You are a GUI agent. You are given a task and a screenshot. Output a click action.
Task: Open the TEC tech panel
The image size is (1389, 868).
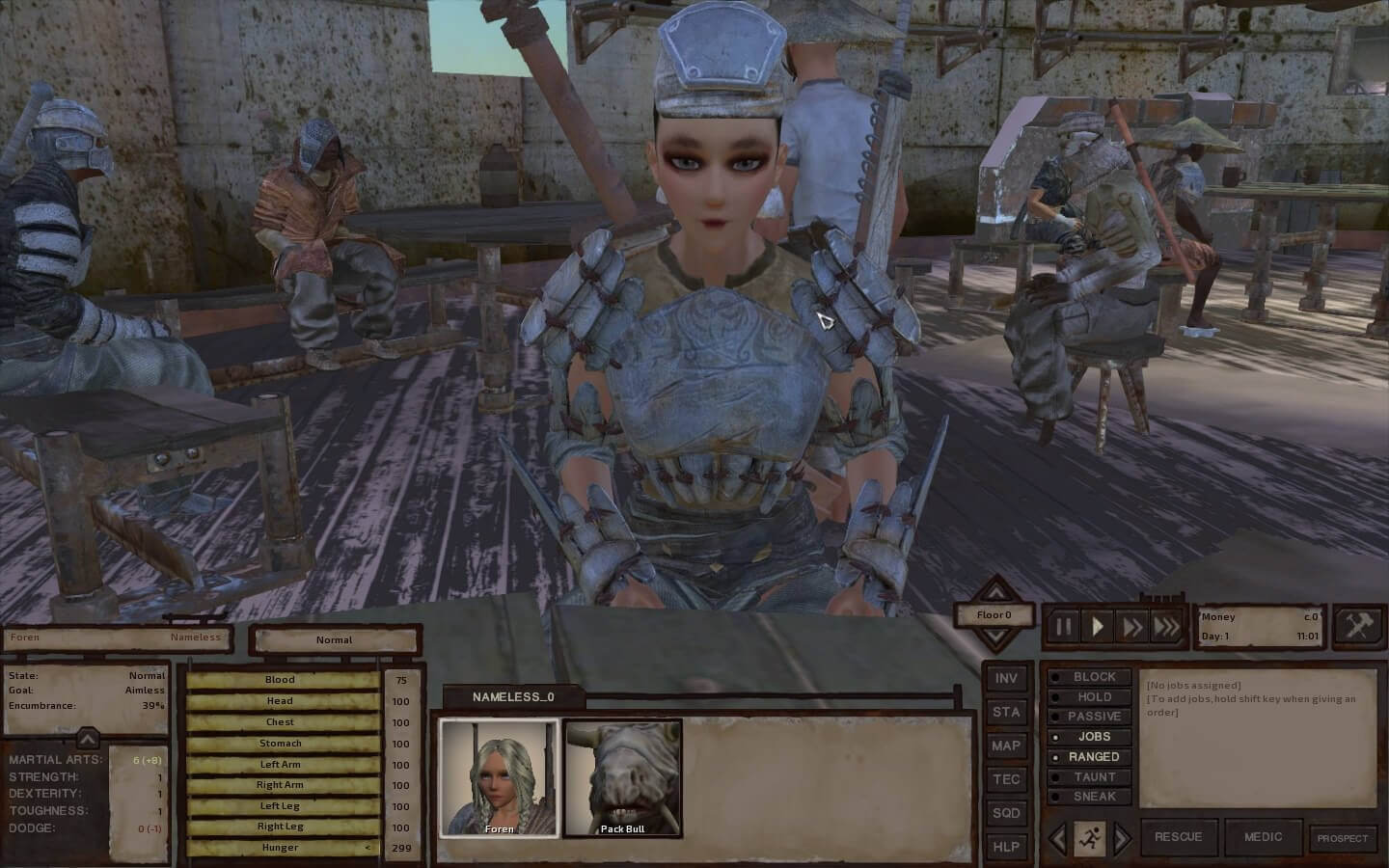point(1006,779)
